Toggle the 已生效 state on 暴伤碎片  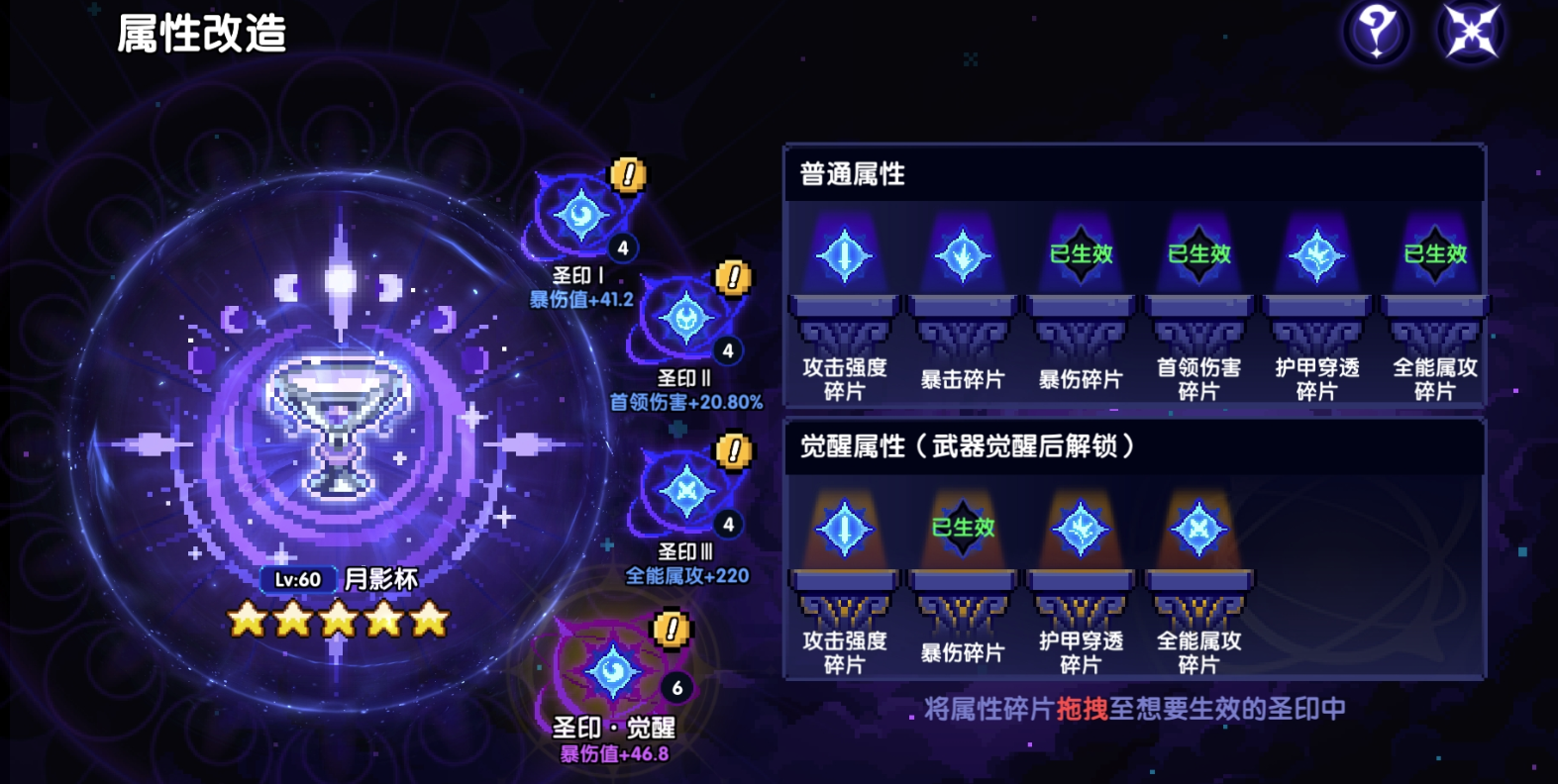coord(1080,254)
